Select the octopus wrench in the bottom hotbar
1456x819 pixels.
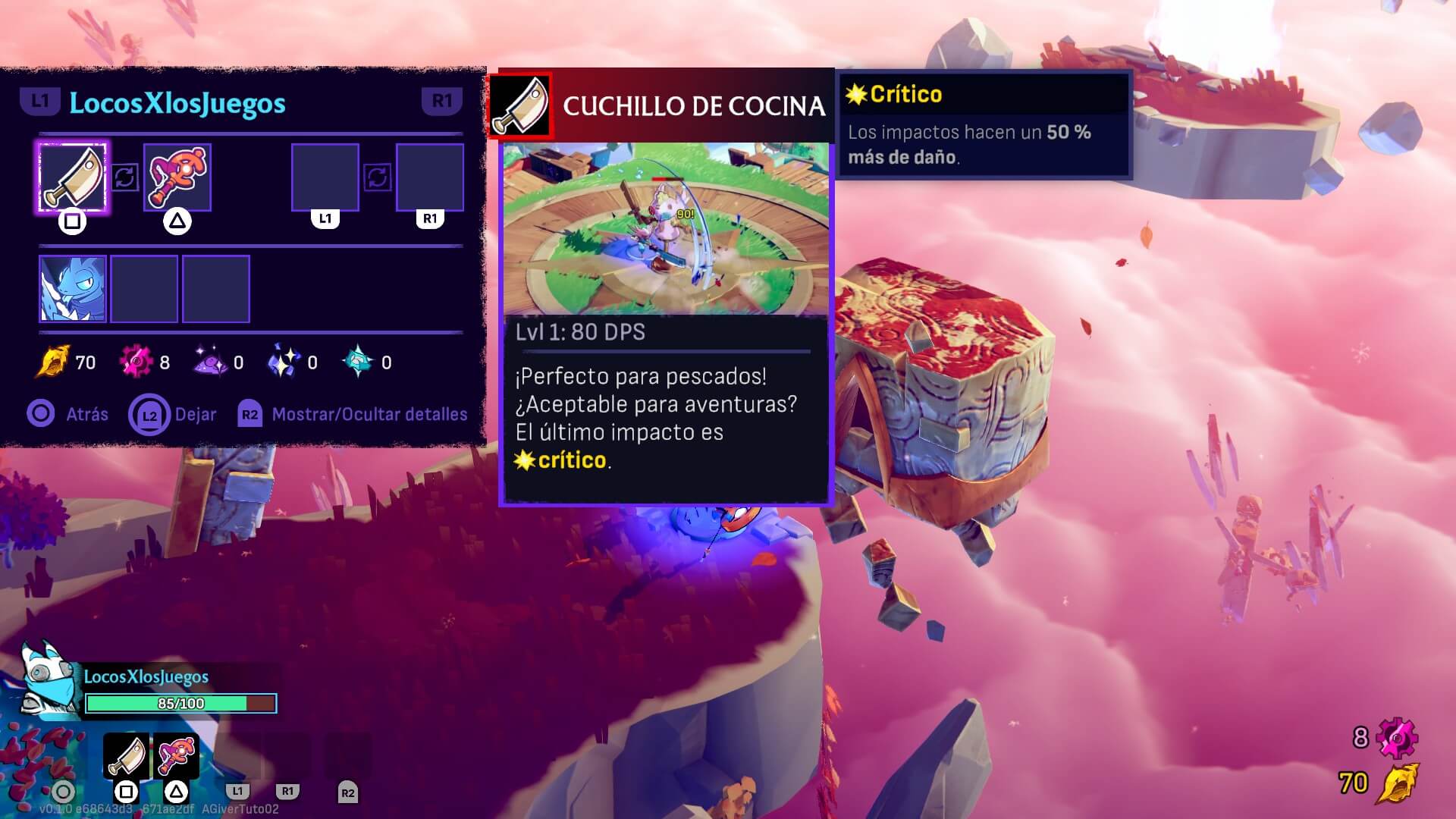pos(176,756)
